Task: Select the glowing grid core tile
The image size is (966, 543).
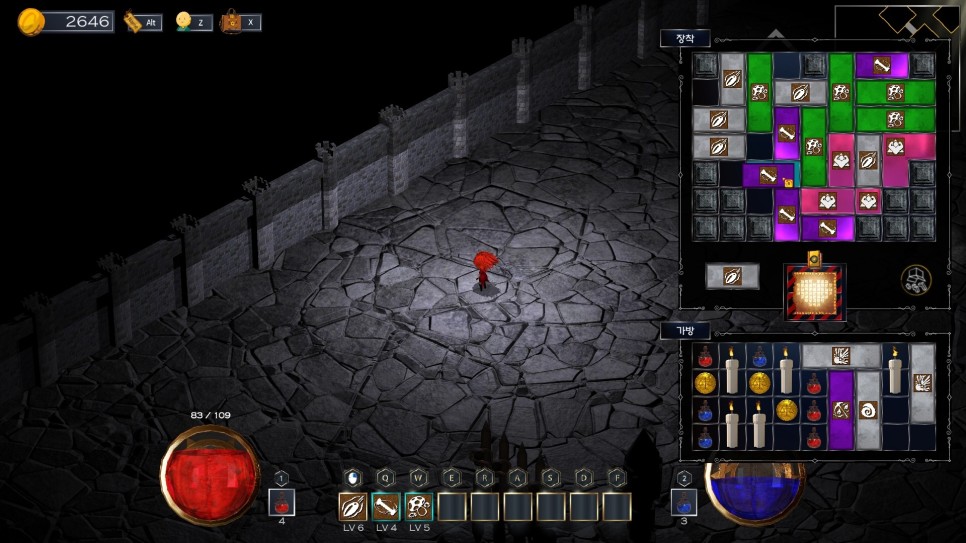Action: 815,293
